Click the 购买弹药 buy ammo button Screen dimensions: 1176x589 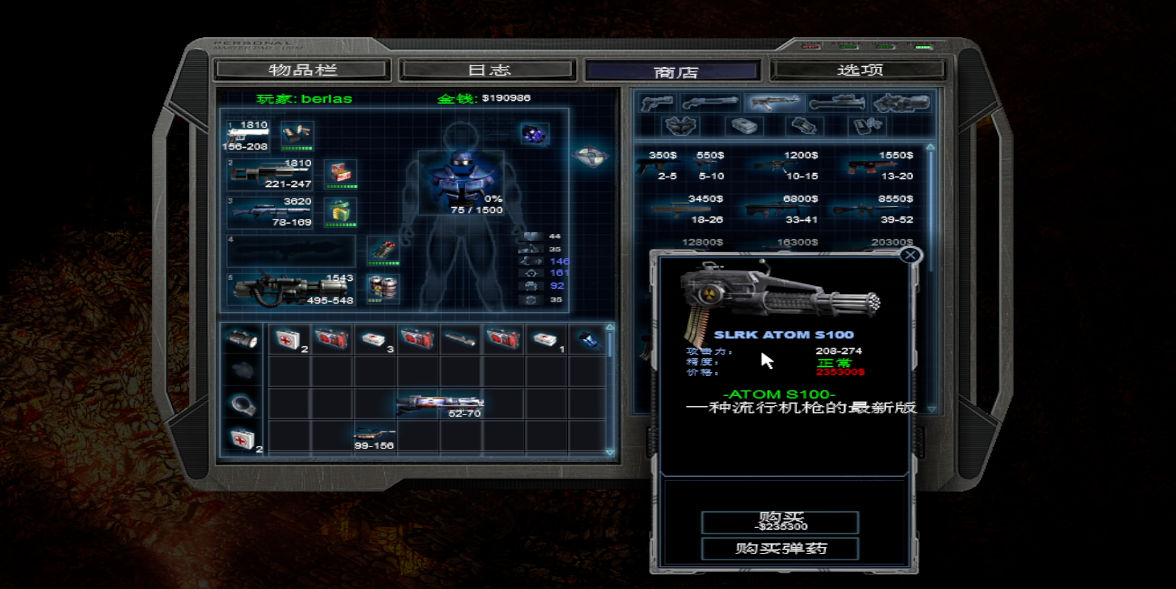click(780, 548)
